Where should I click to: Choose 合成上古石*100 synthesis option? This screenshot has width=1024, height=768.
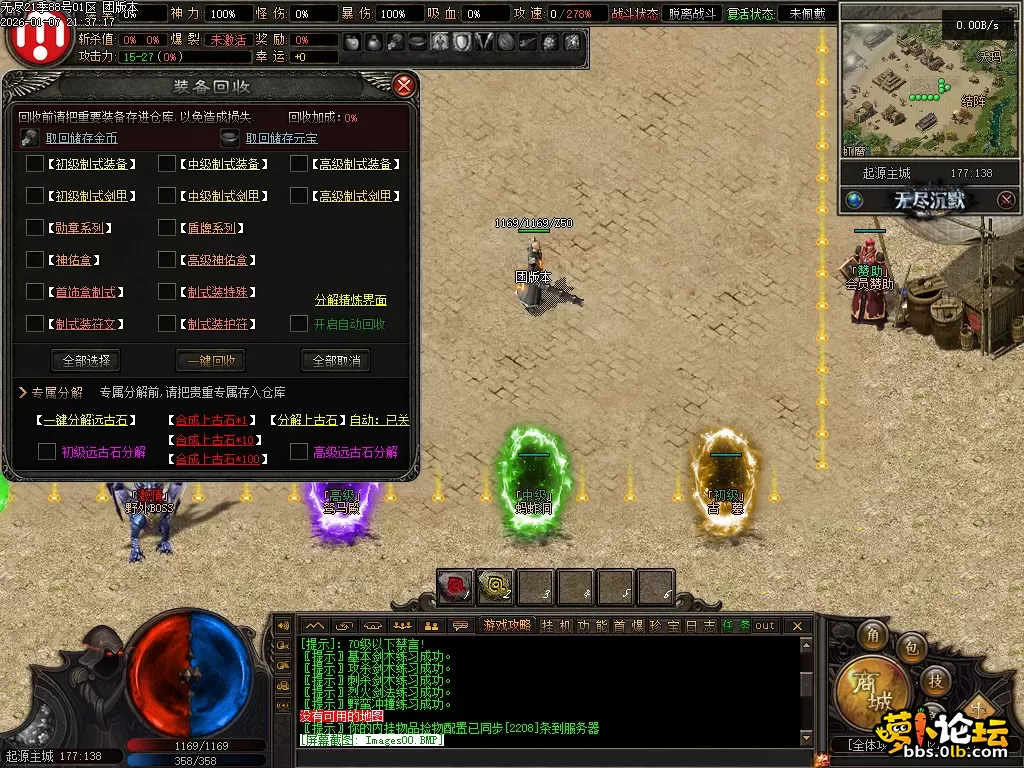click(x=218, y=459)
